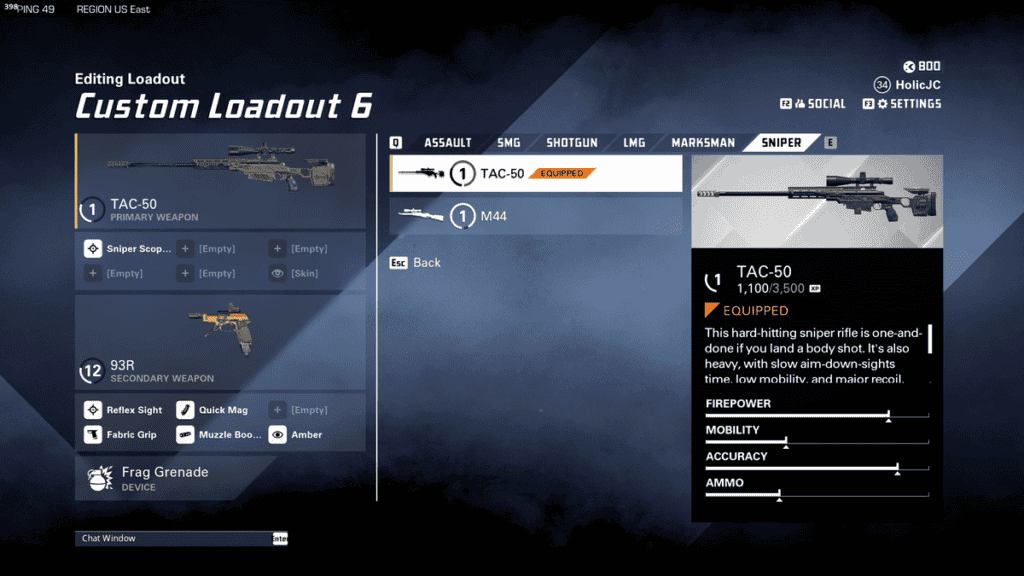This screenshot has height=576, width=1024.
Task: Open the TAC-50 primary weapon slot
Action: (220, 180)
